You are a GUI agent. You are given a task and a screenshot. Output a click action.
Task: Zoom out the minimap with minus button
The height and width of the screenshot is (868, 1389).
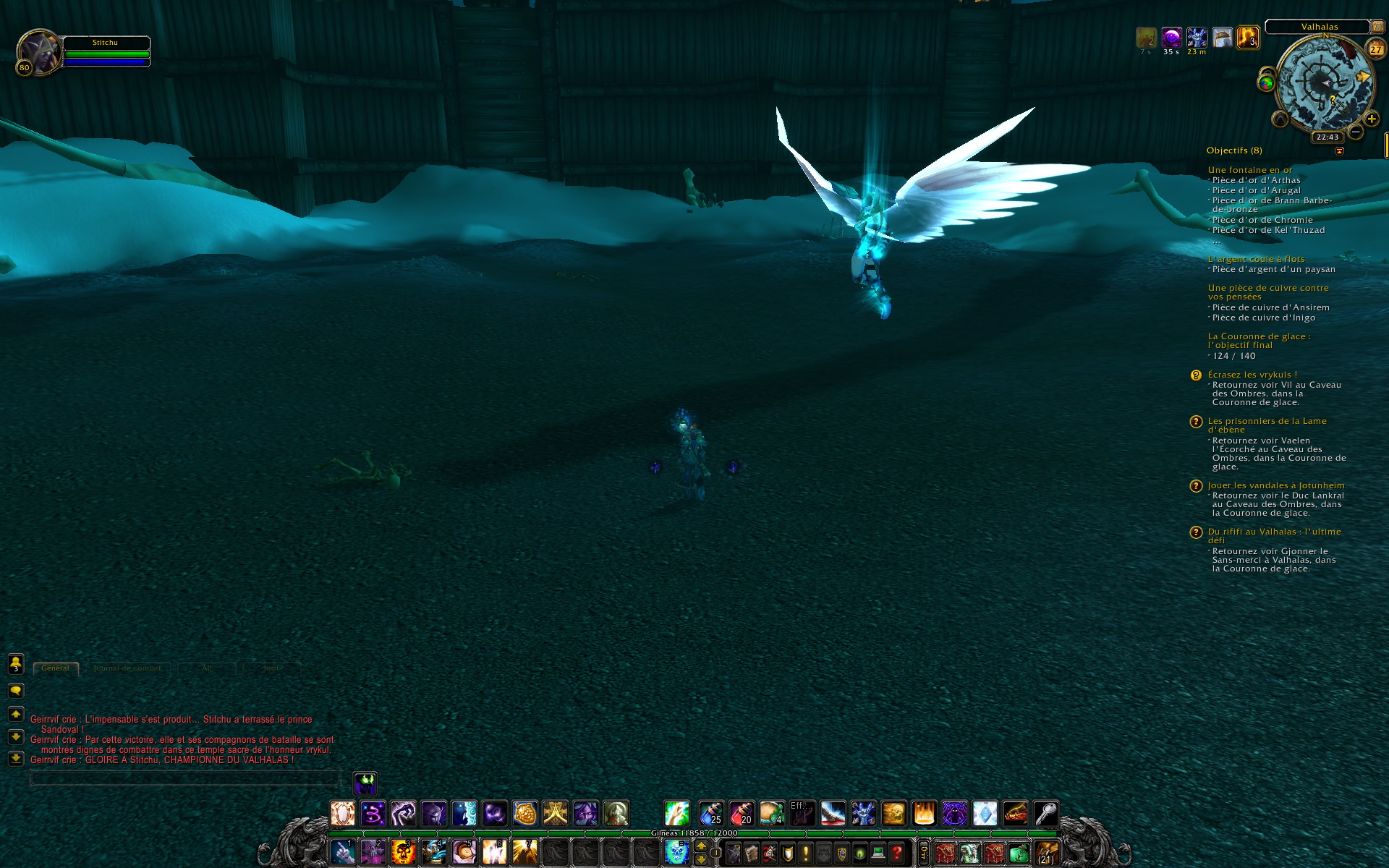tap(1356, 132)
